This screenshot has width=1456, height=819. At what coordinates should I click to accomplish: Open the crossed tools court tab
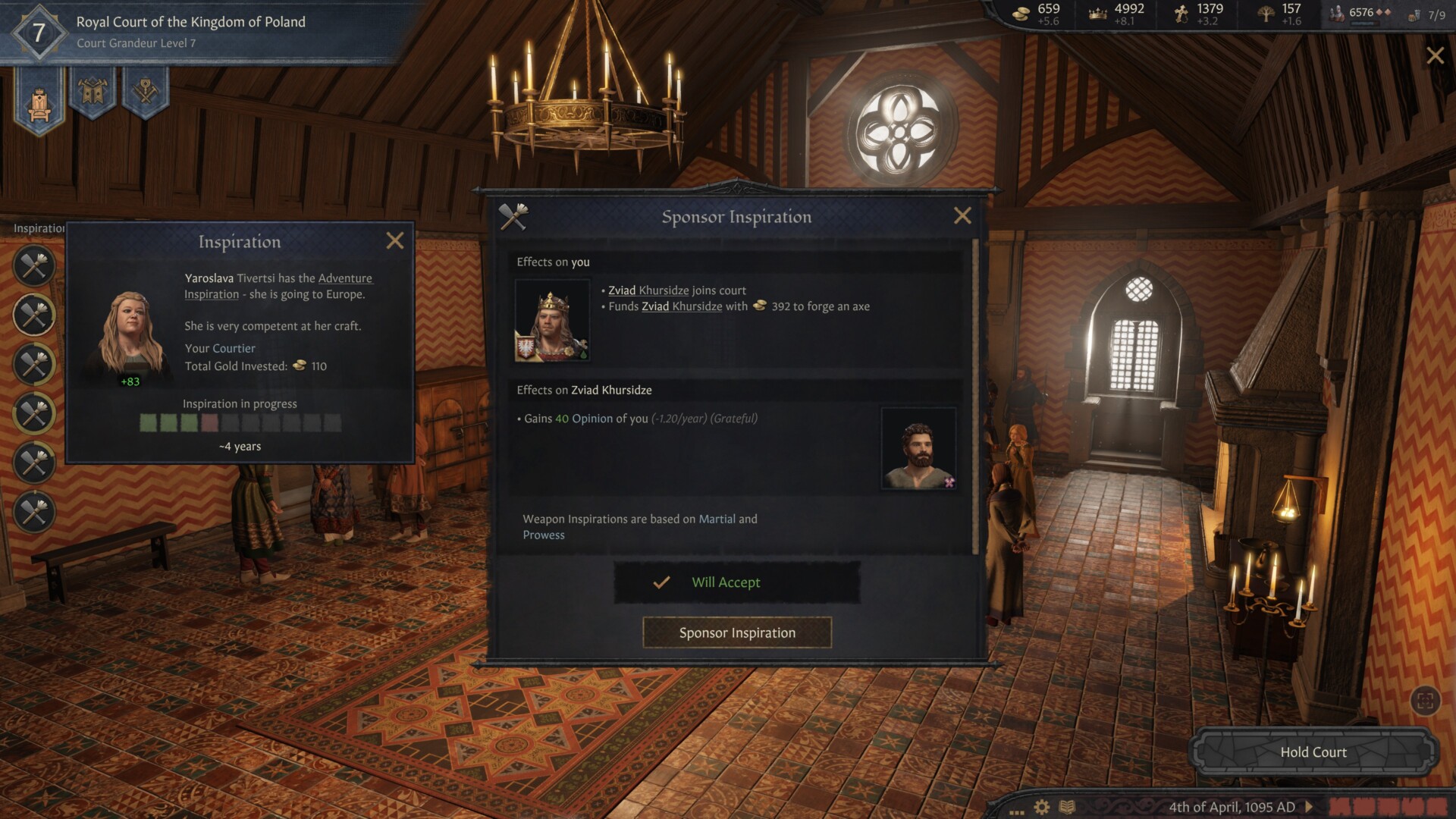[x=145, y=93]
